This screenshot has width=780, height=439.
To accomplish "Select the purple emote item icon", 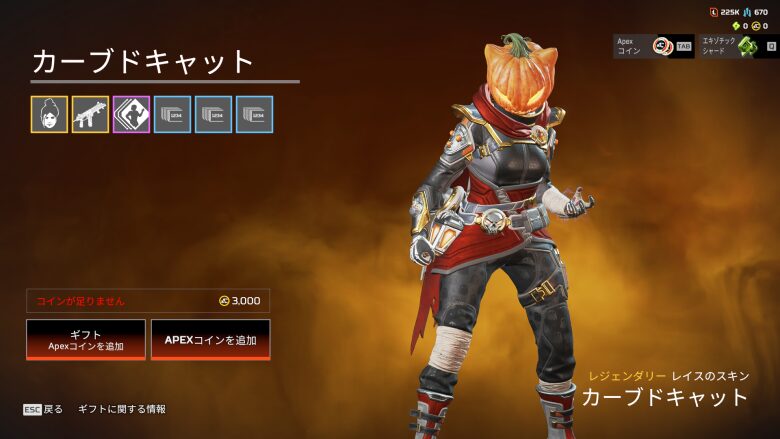I will click(131, 115).
